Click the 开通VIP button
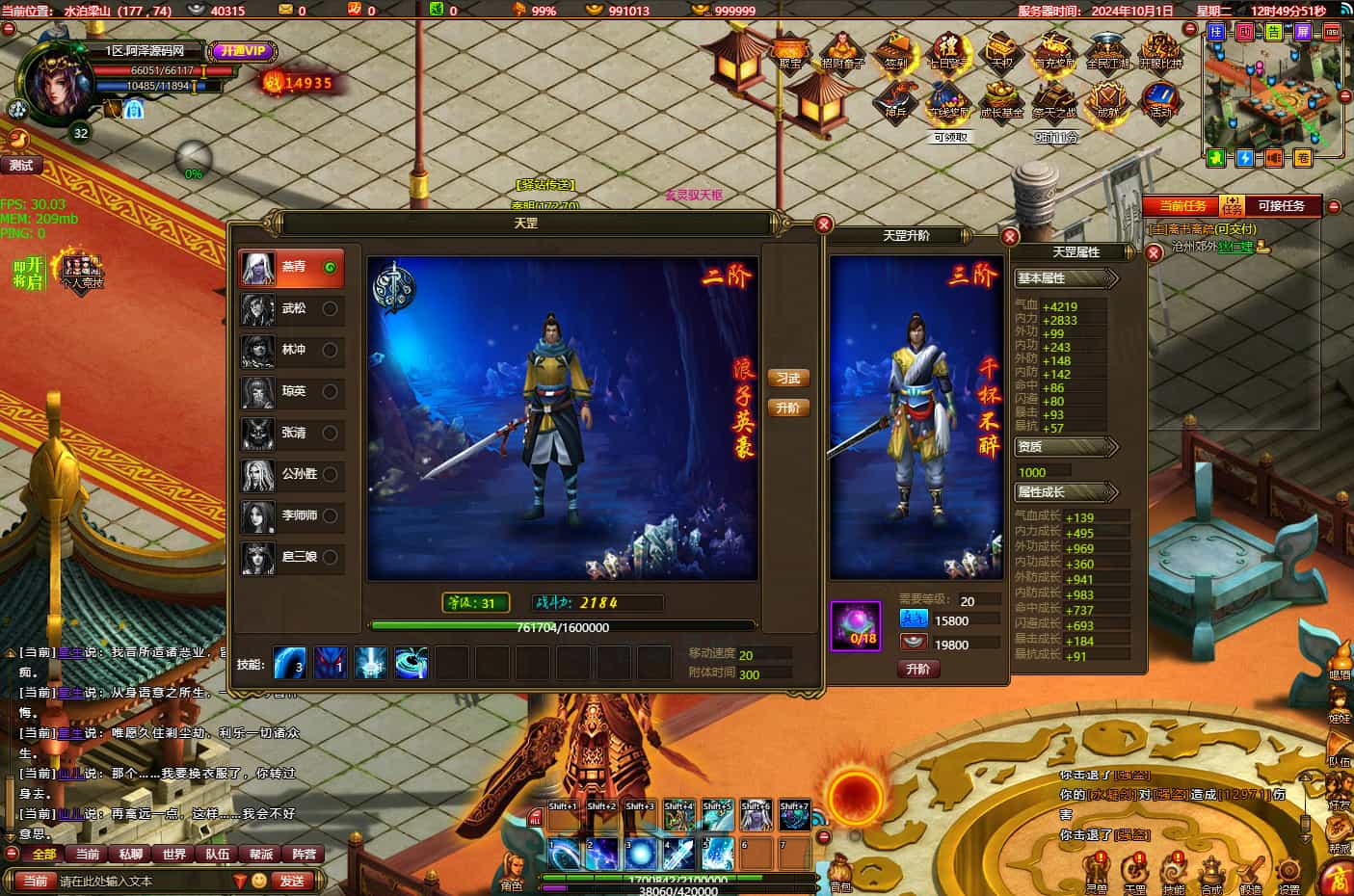 pyautogui.click(x=242, y=51)
